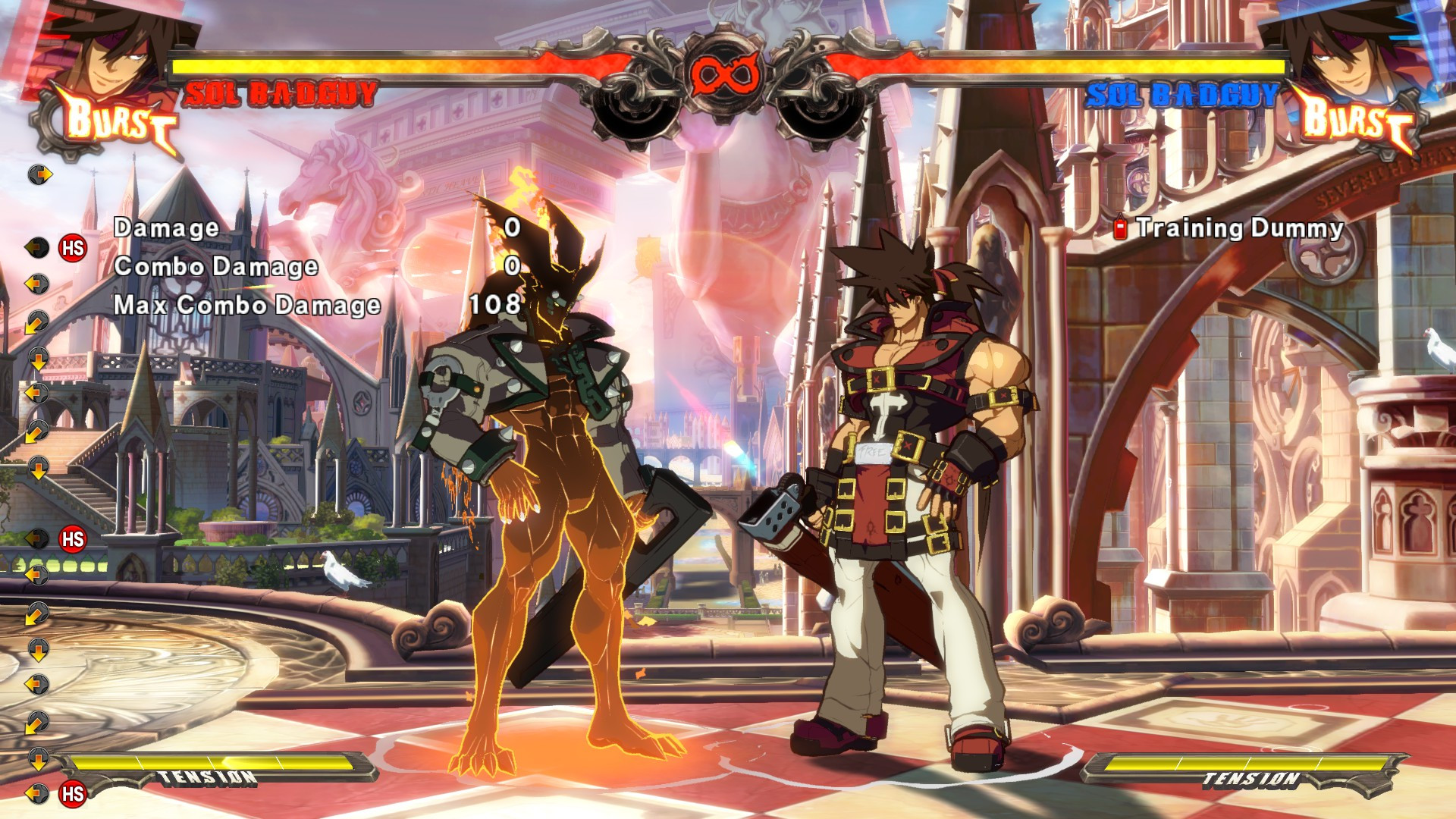Click the punching bag icon beside Training Dummy
Image resolution: width=1456 pixels, height=819 pixels.
pos(1120,227)
